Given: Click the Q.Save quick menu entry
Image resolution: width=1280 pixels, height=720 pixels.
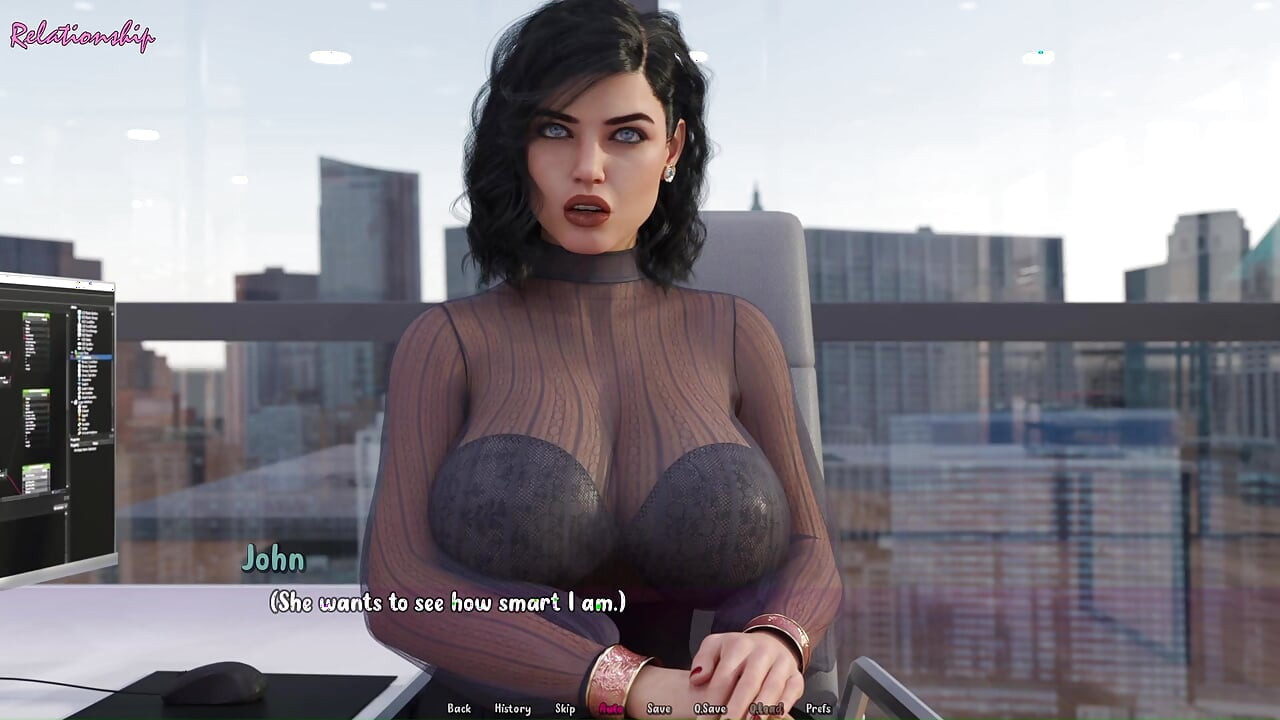Looking at the screenshot, I should (x=711, y=707).
